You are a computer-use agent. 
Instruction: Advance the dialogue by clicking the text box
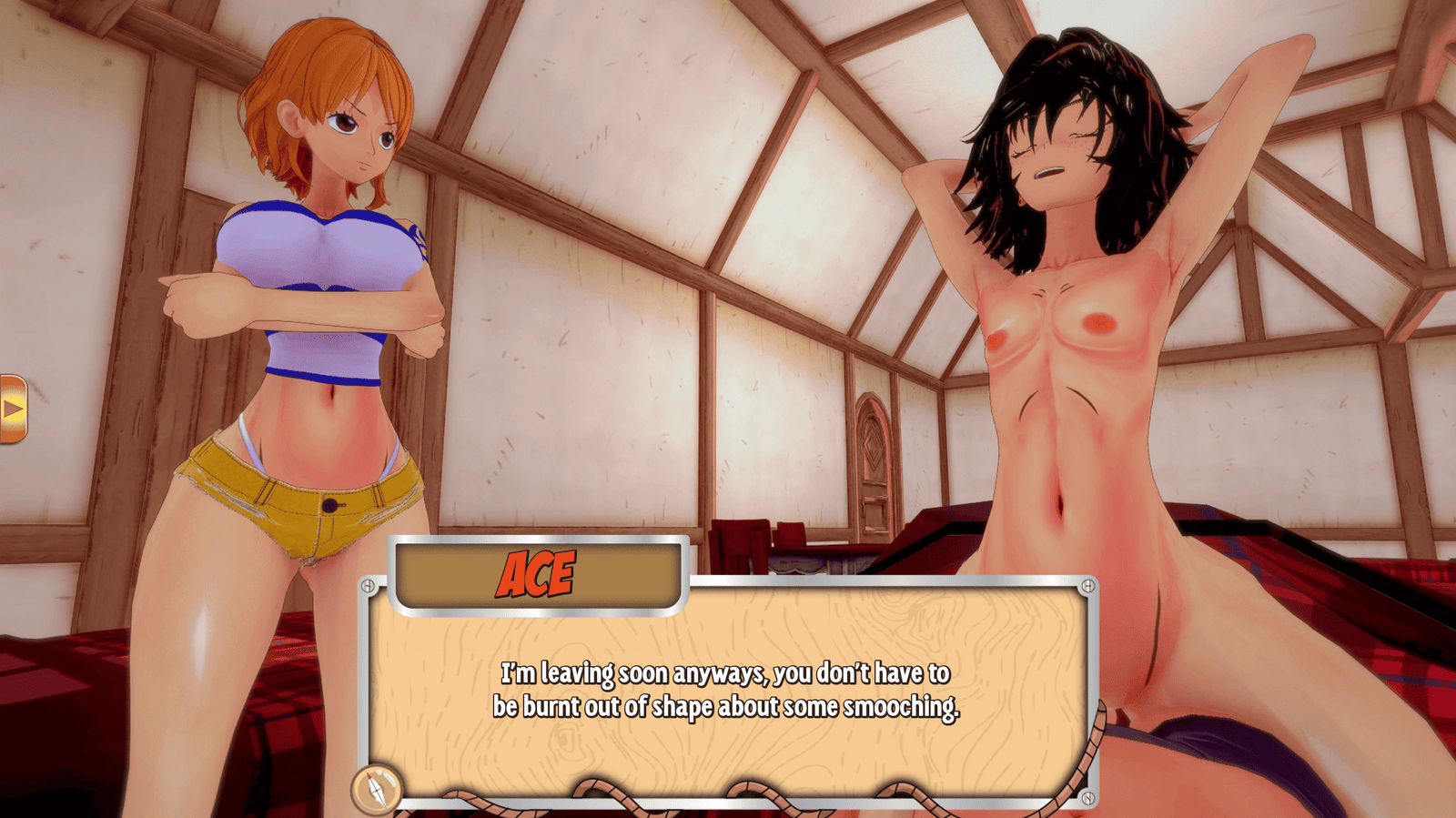[x=726, y=690]
